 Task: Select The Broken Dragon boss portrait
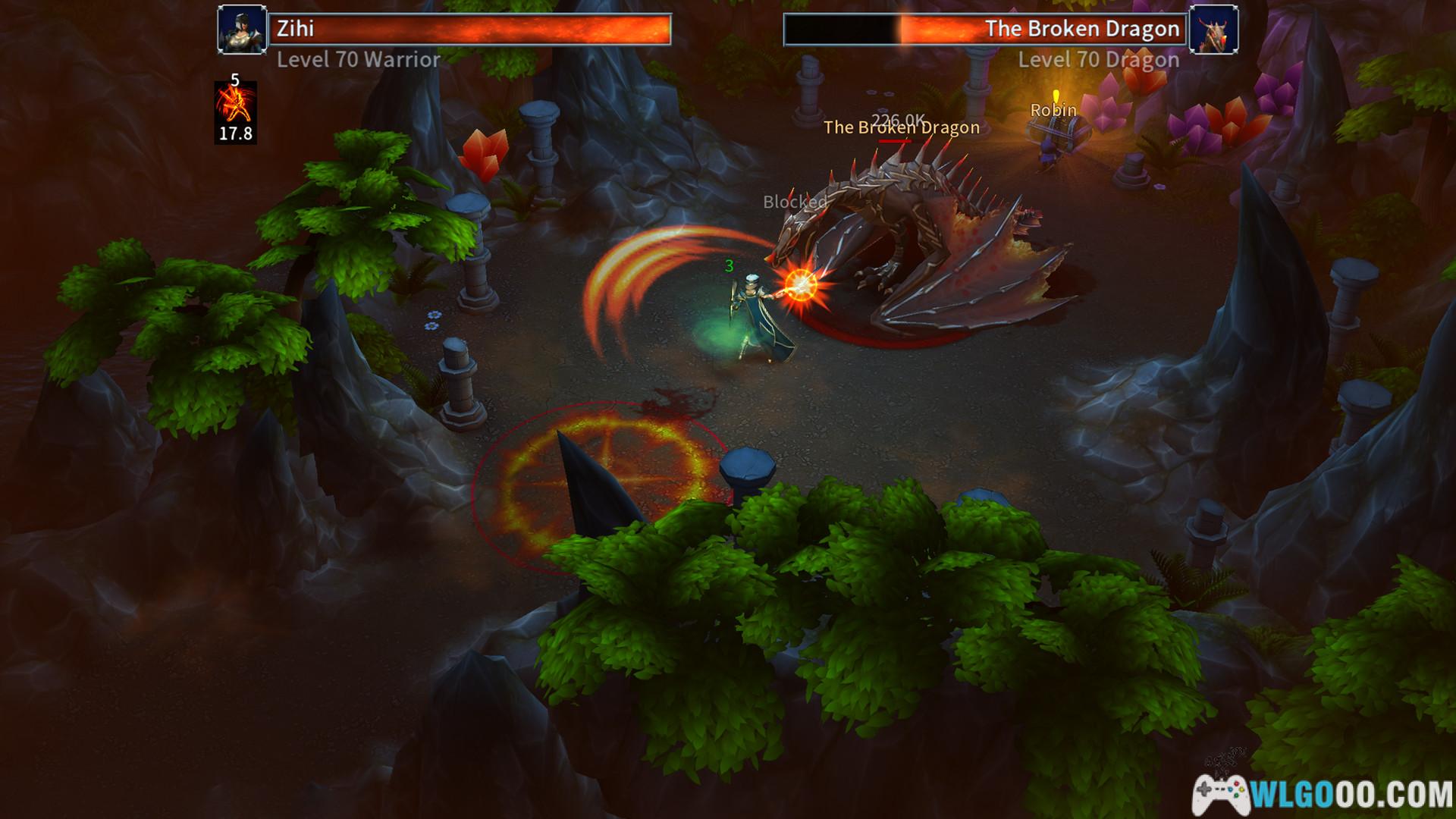click(x=1213, y=30)
